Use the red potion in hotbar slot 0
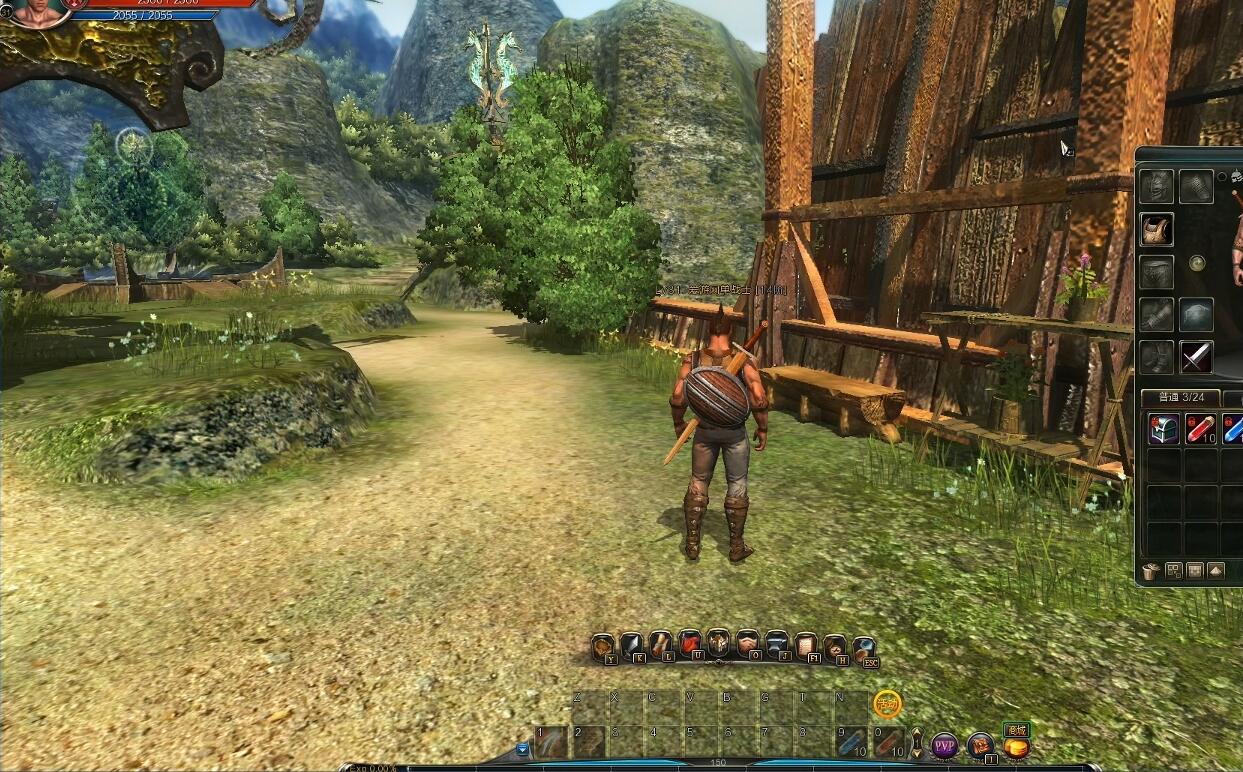 [889, 743]
